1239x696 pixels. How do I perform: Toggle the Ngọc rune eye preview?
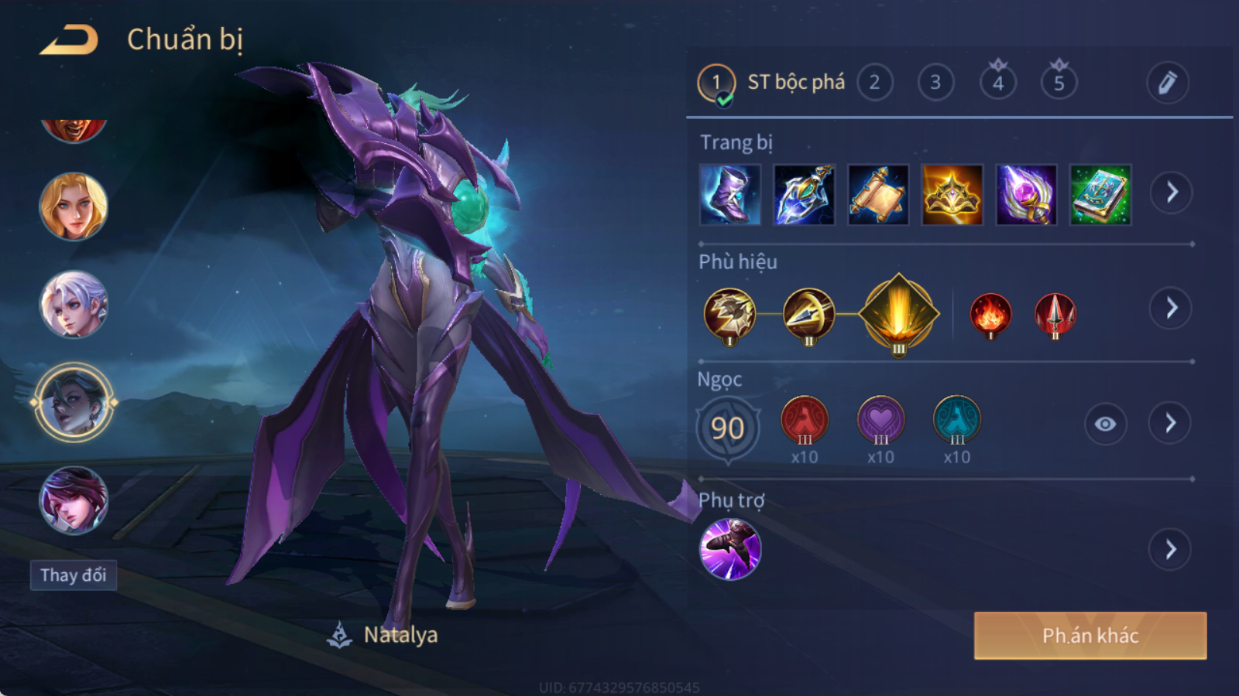pos(1105,424)
